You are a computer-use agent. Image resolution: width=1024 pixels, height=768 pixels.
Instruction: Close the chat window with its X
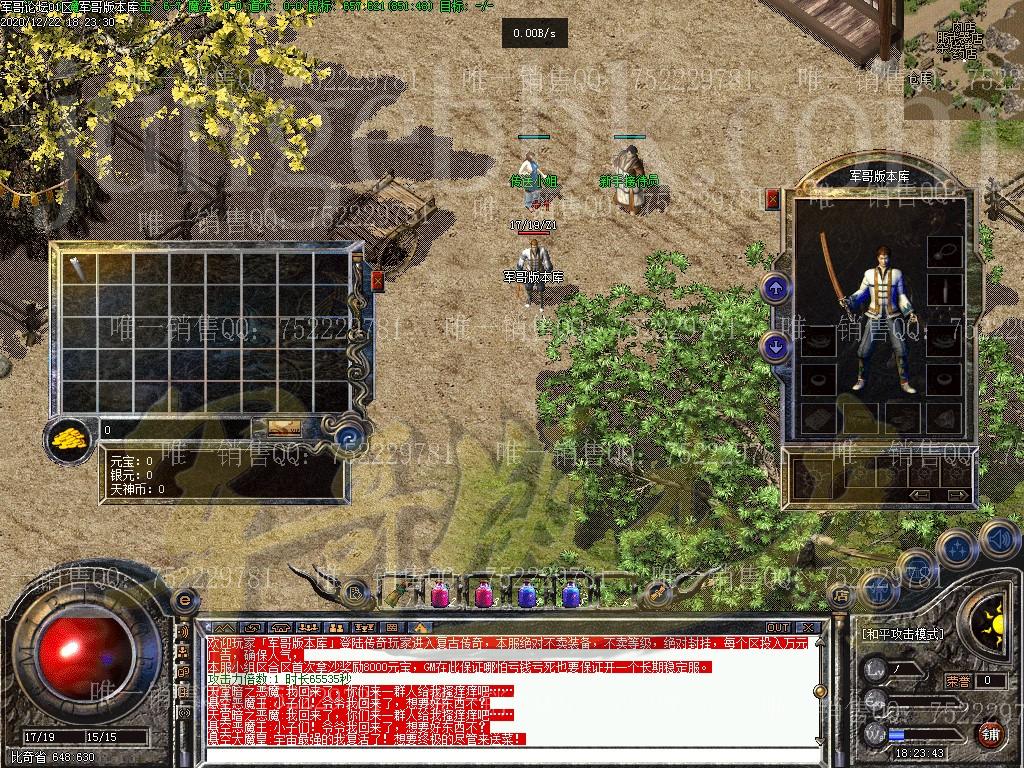[x=808, y=628]
